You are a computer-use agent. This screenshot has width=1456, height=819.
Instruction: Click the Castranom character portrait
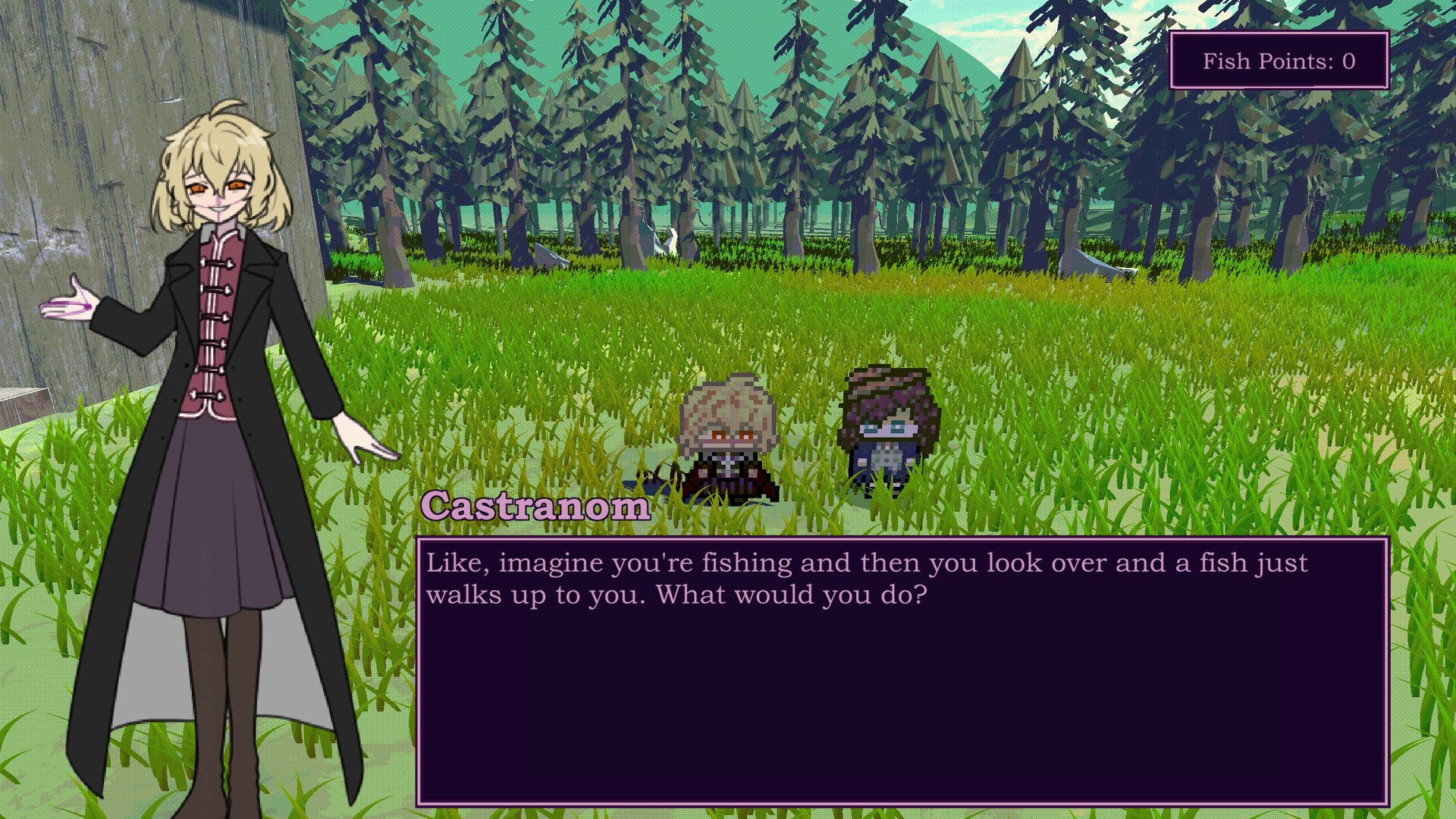[212, 379]
